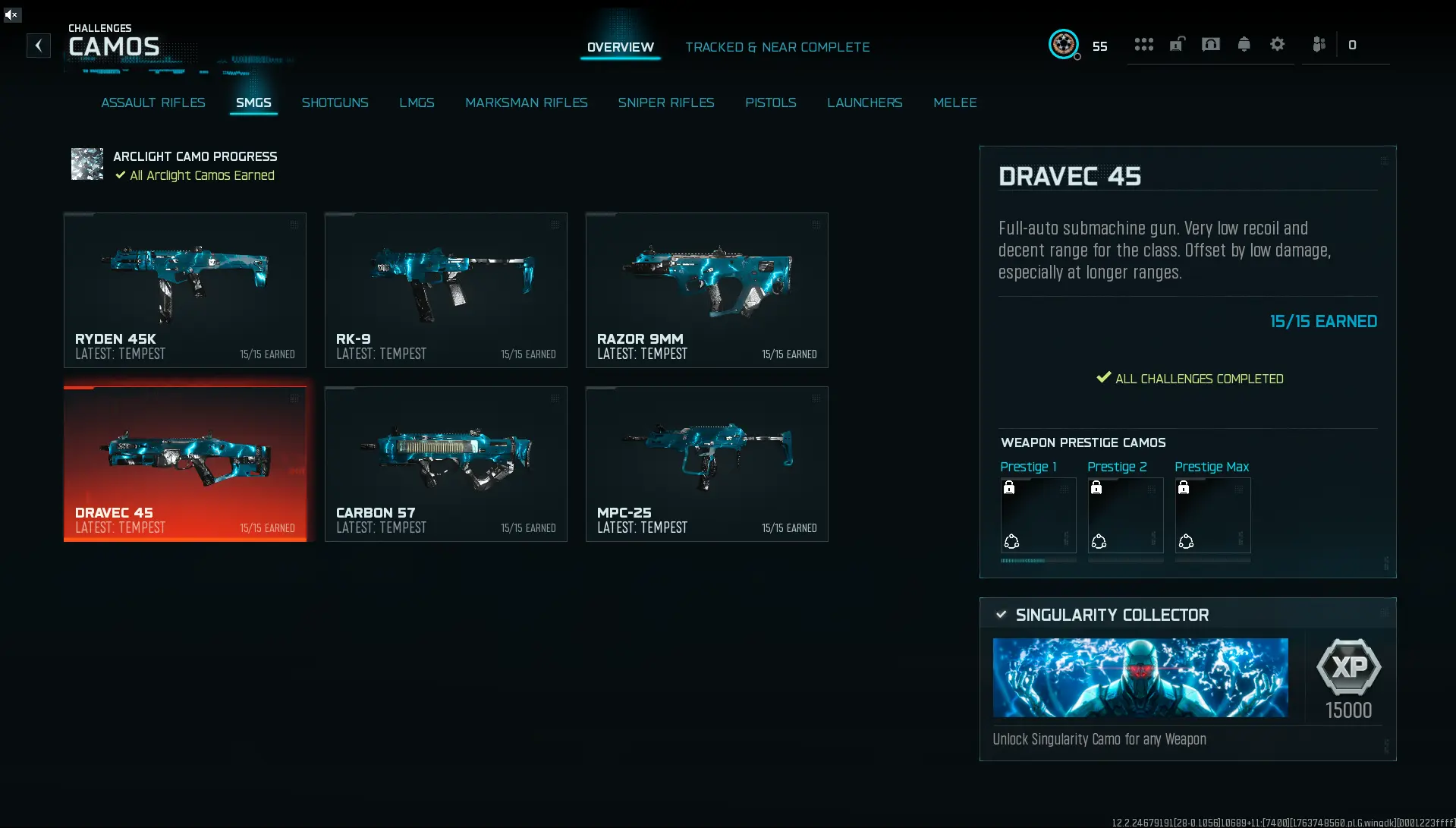Image resolution: width=1456 pixels, height=828 pixels.
Task: Open the apps grid icon
Action: [1143, 45]
